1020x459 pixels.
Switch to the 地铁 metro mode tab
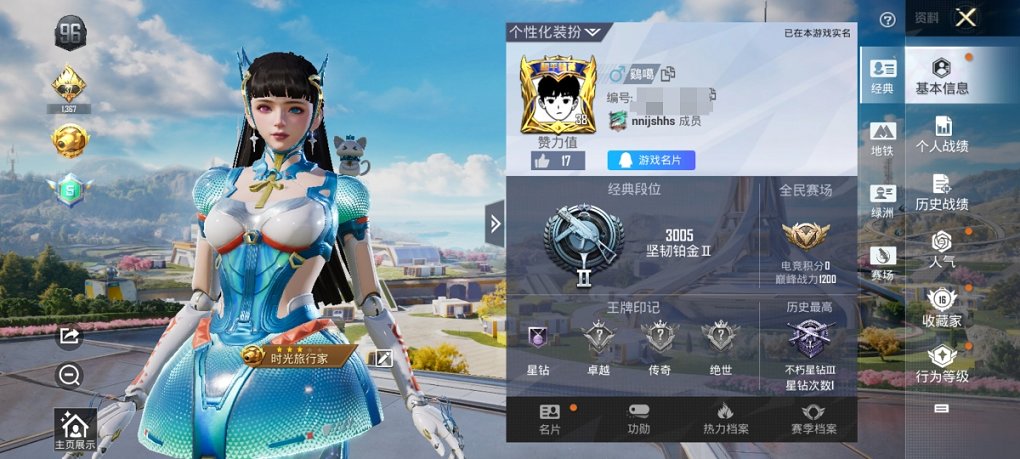coord(882,139)
